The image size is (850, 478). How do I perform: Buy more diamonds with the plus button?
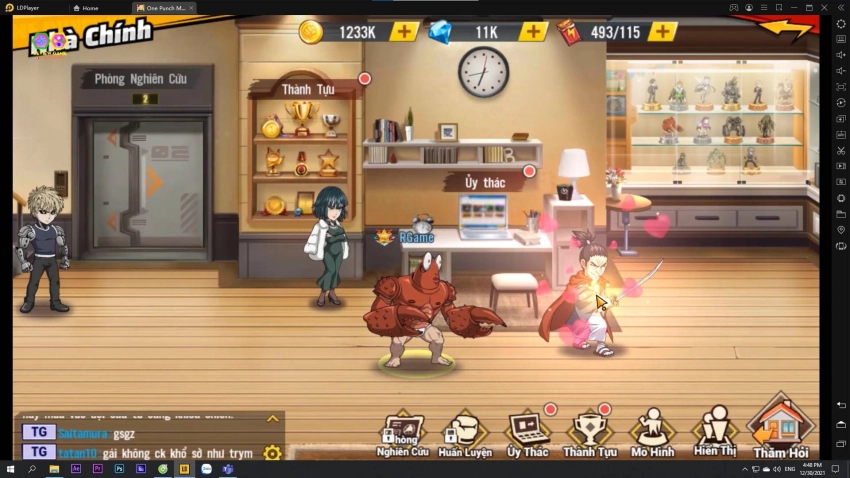(534, 31)
